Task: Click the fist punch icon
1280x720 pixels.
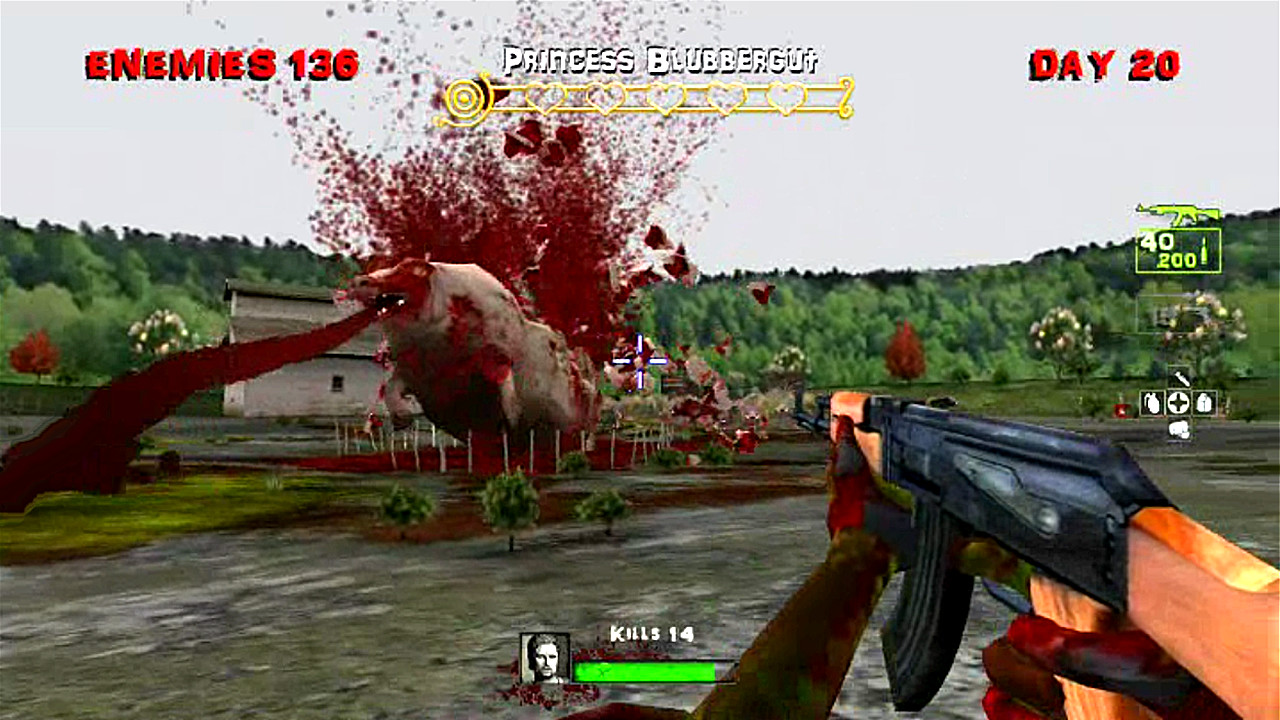Action: (1180, 430)
